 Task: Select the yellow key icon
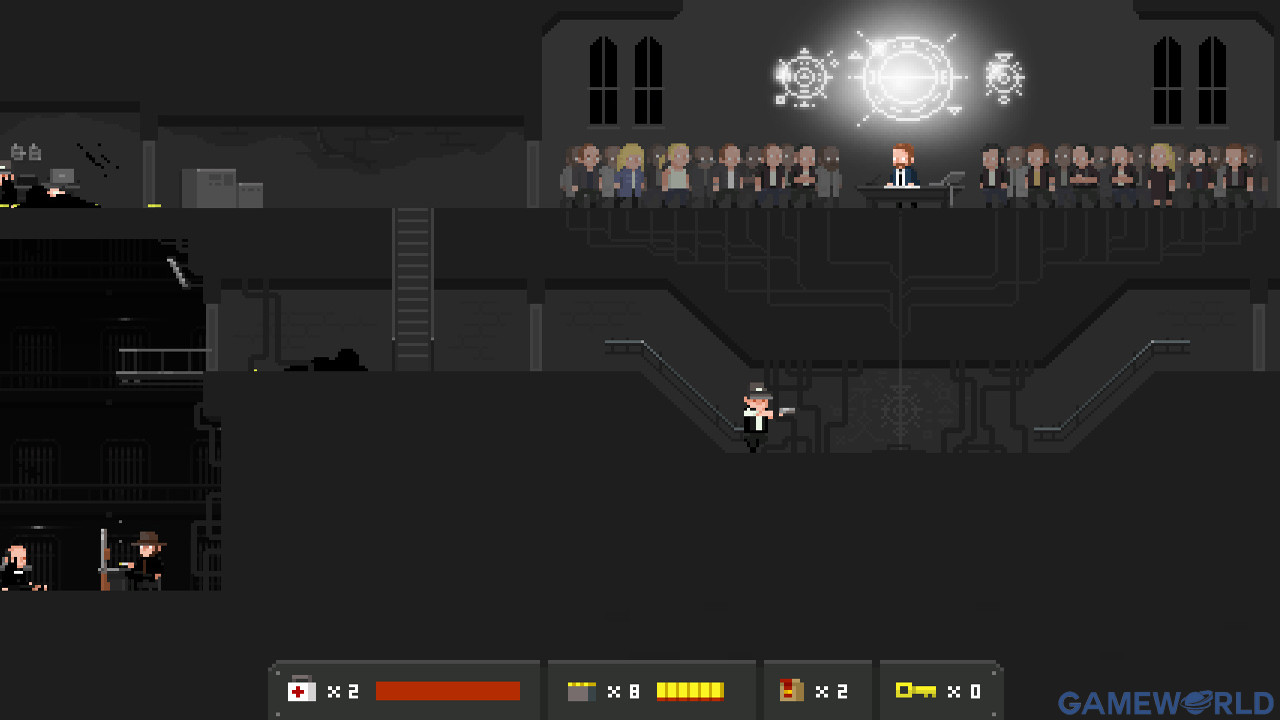click(915, 690)
